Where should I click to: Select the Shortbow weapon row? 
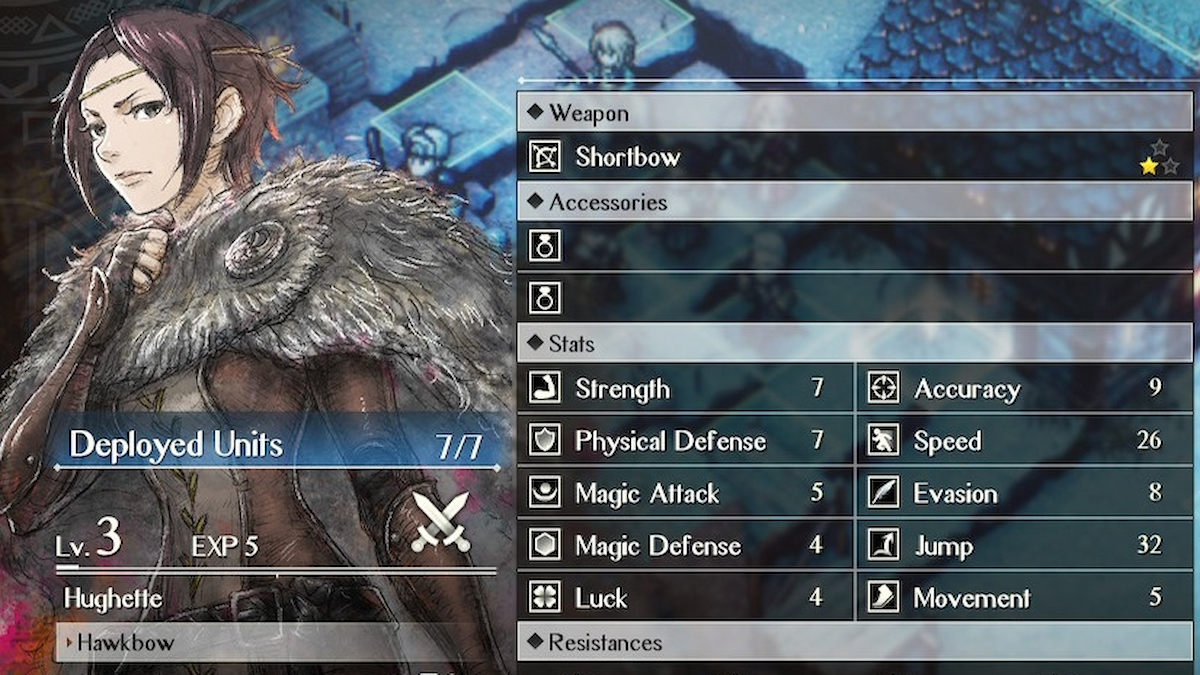[854, 157]
